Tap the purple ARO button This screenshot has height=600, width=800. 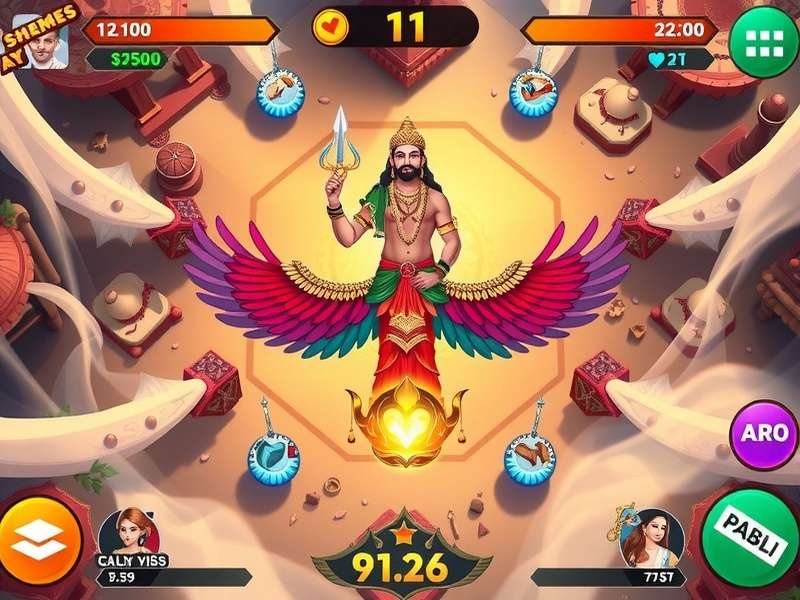(764, 436)
